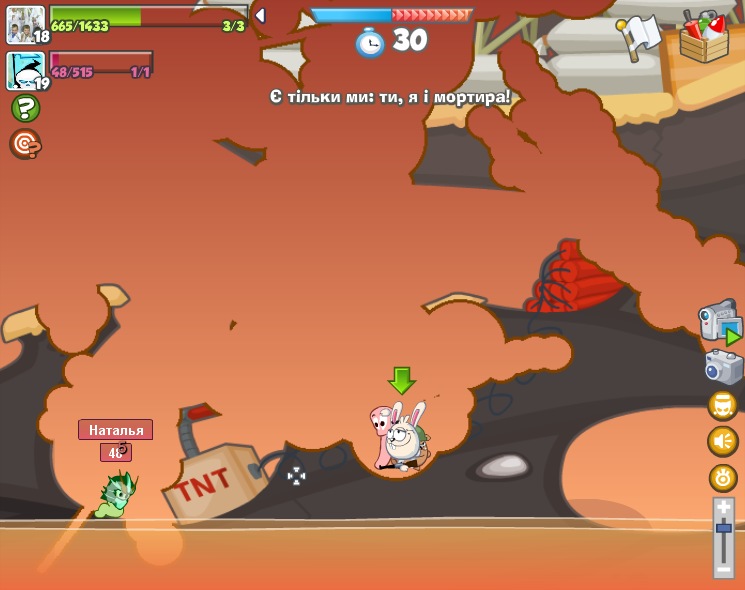Collapse team panel with white arrow
Viewport: 745px width, 590px height.
pyautogui.click(x=260, y=16)
